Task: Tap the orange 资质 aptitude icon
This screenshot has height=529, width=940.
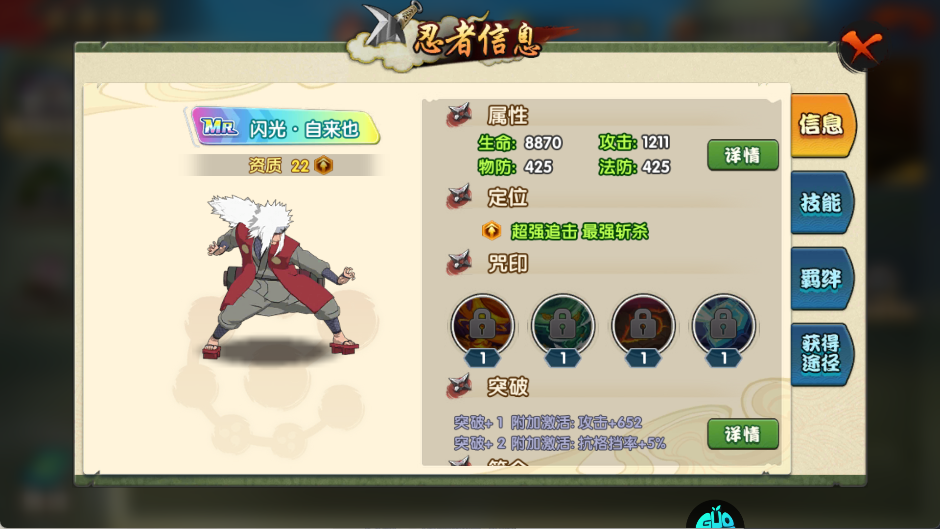Action: coord(323,166)
